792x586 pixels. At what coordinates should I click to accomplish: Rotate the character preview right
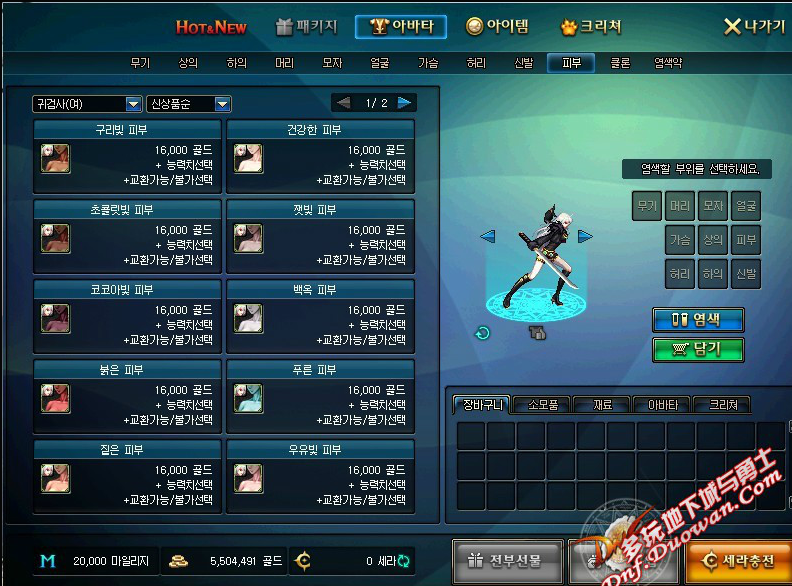pyautogui.click(x=586, y=237)
